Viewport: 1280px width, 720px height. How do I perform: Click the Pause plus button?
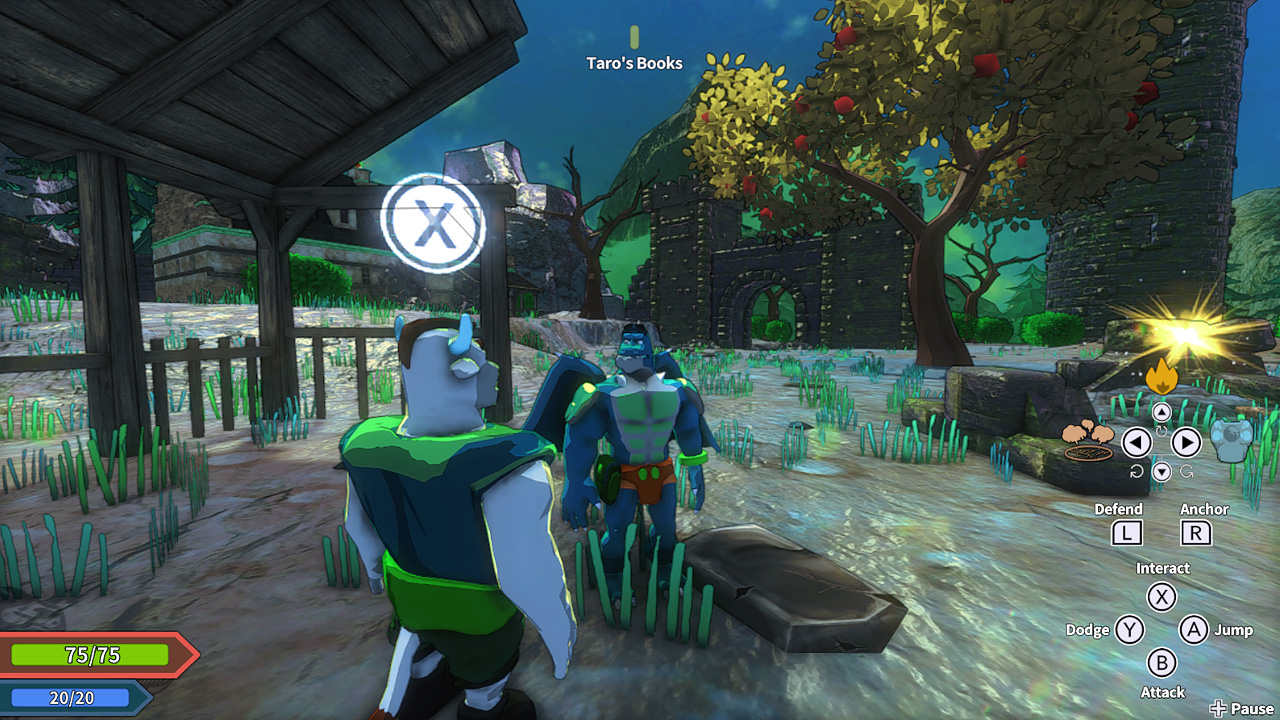[1221, 707]
